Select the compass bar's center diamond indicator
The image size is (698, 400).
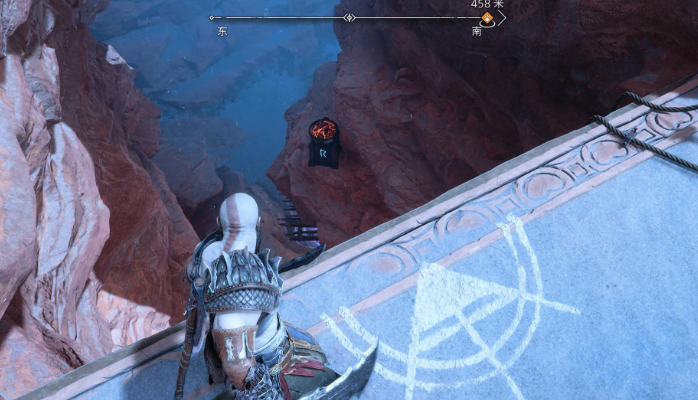click(348, 18)
